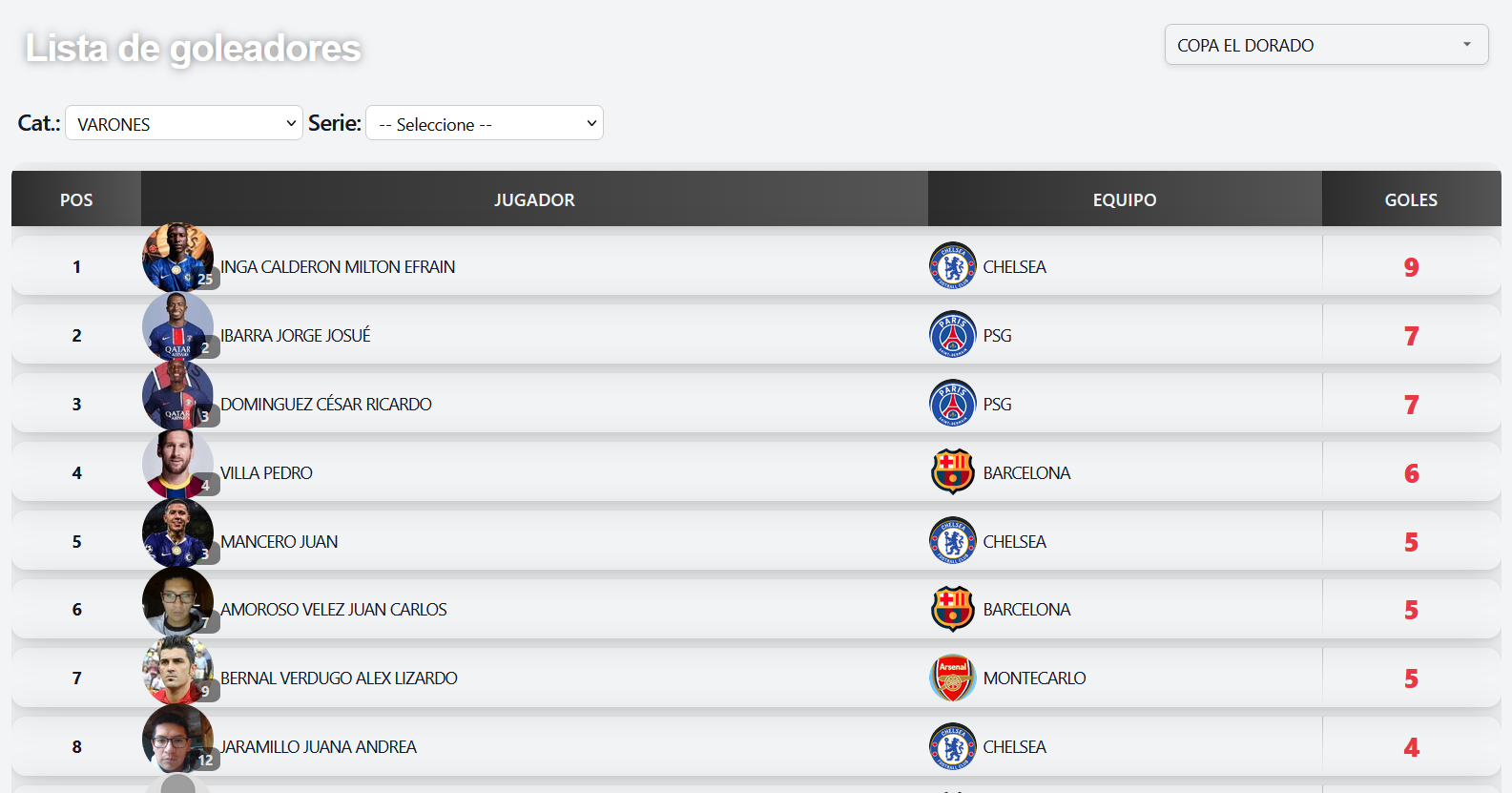
Task: Click the Barcelona crest beside VILLA PEDRO
Action: (952, 471)
